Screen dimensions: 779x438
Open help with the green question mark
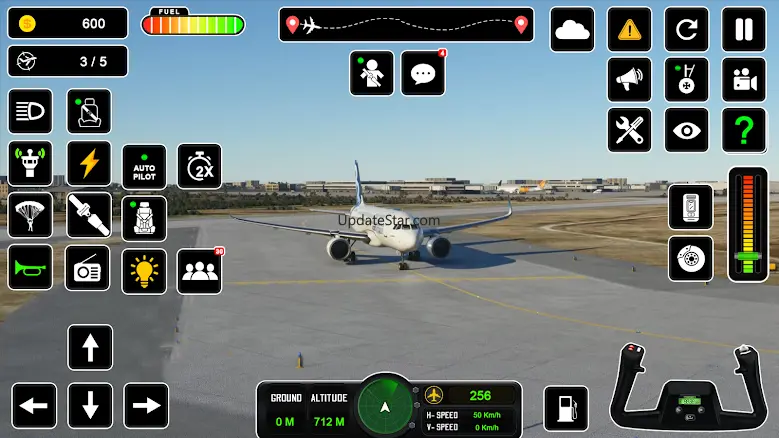[x=744, y=130]
